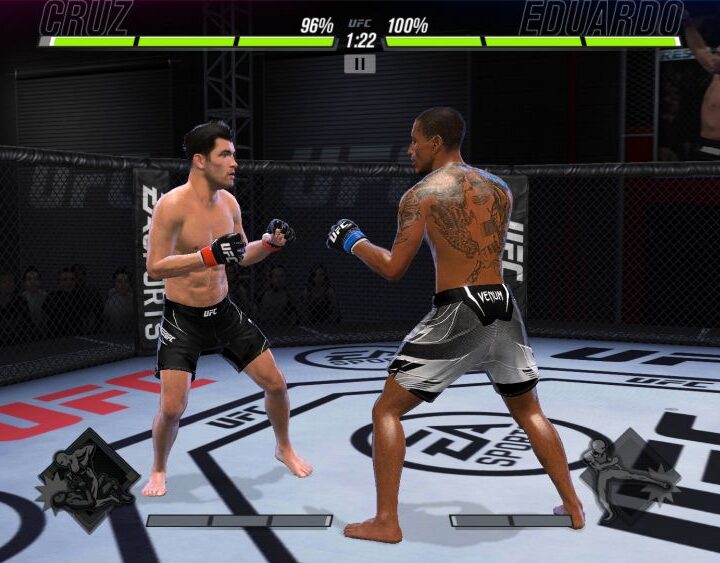The width and height of the screenshot is (720, 563).
Task: Trigger the flying kick special move icon
Action: 631,477
